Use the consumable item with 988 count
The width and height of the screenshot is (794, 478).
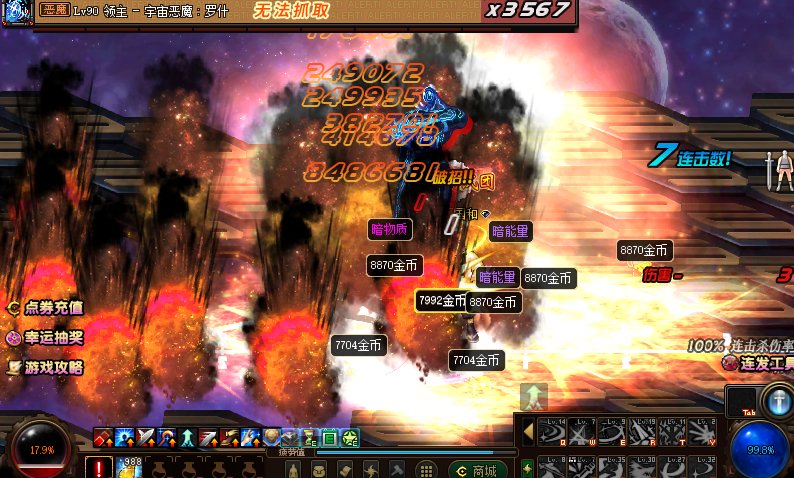(129, 467)
